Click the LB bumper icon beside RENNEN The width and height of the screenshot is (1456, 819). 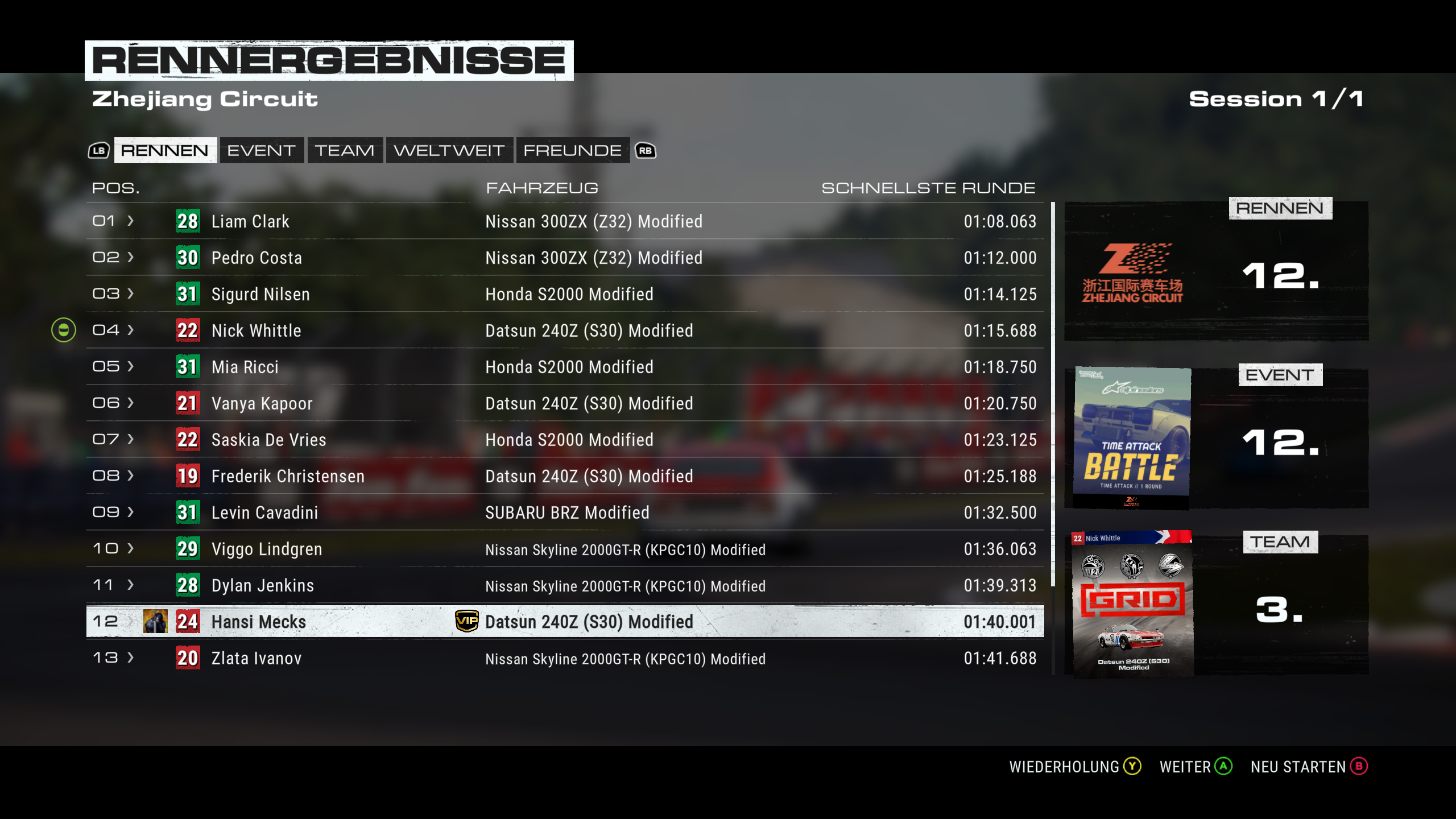click(x=98, y=150)
